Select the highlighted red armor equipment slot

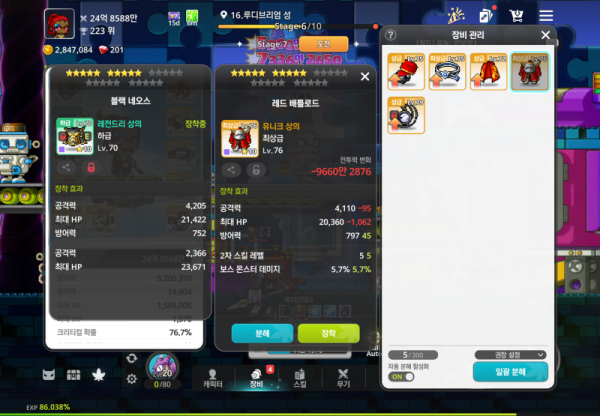[x=529, y=72]
